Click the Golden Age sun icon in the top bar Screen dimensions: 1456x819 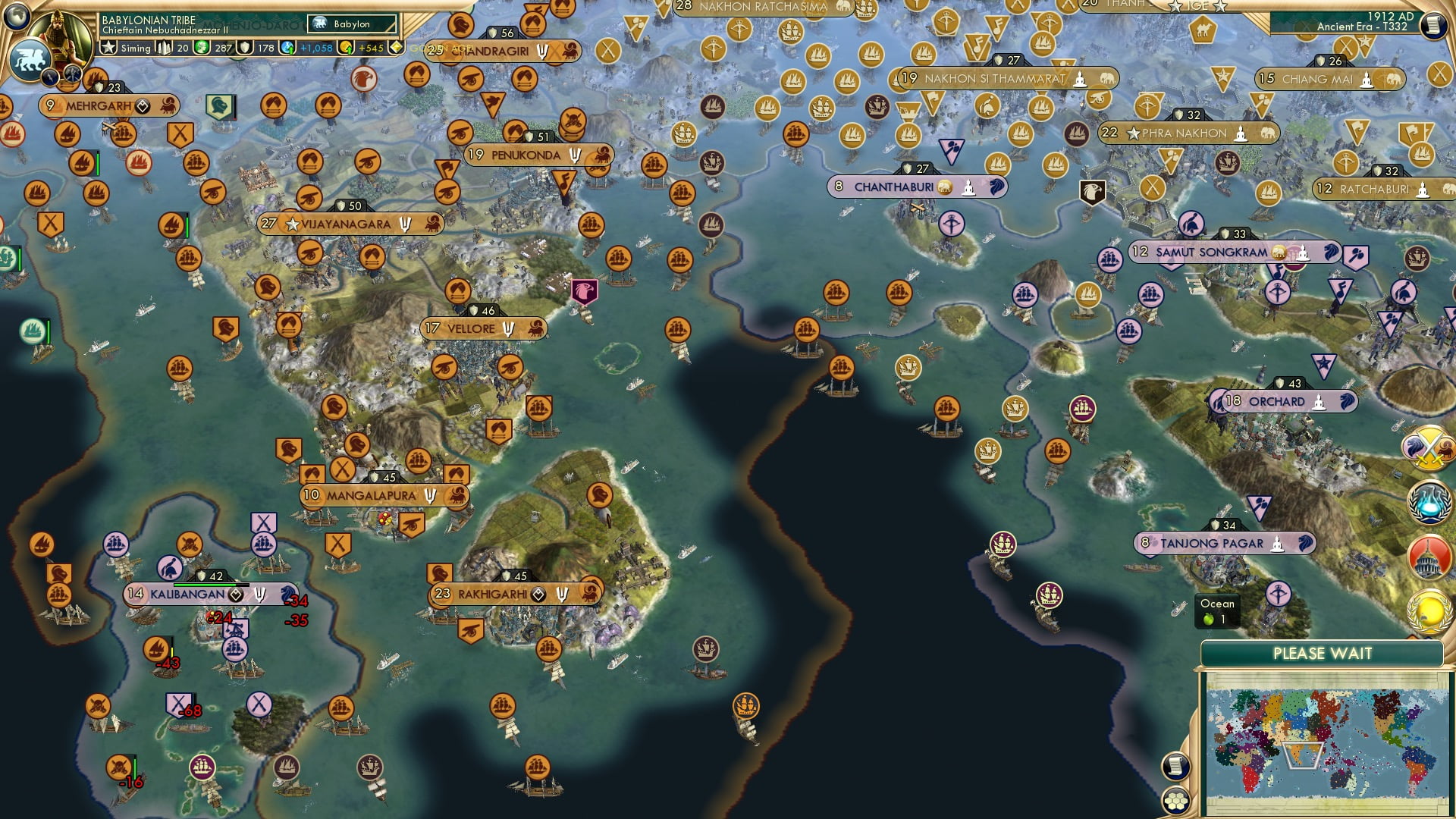tap(396, 47)
